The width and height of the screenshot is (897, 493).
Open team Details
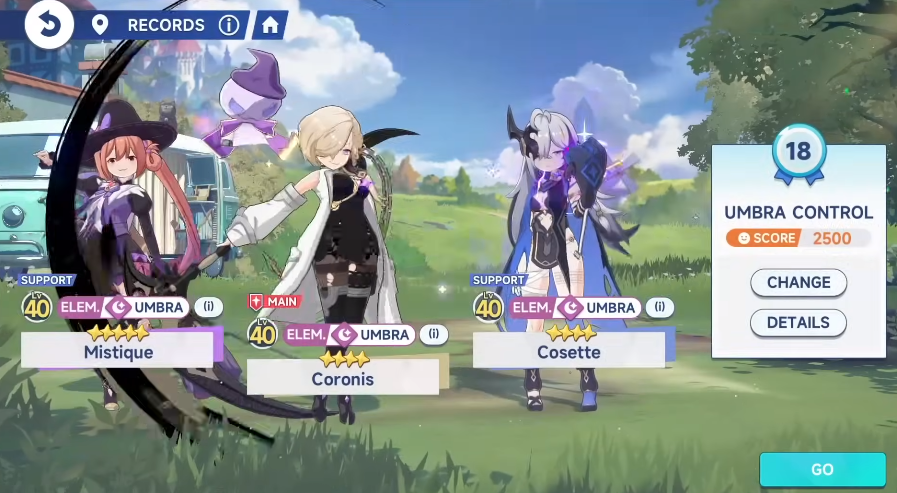[798, 323]
